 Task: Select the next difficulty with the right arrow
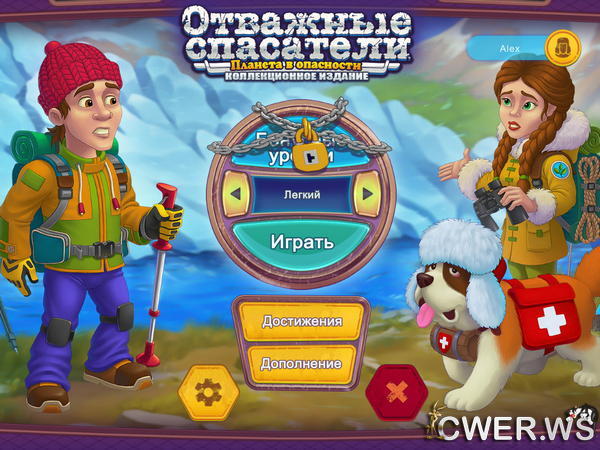click(366, 193)
